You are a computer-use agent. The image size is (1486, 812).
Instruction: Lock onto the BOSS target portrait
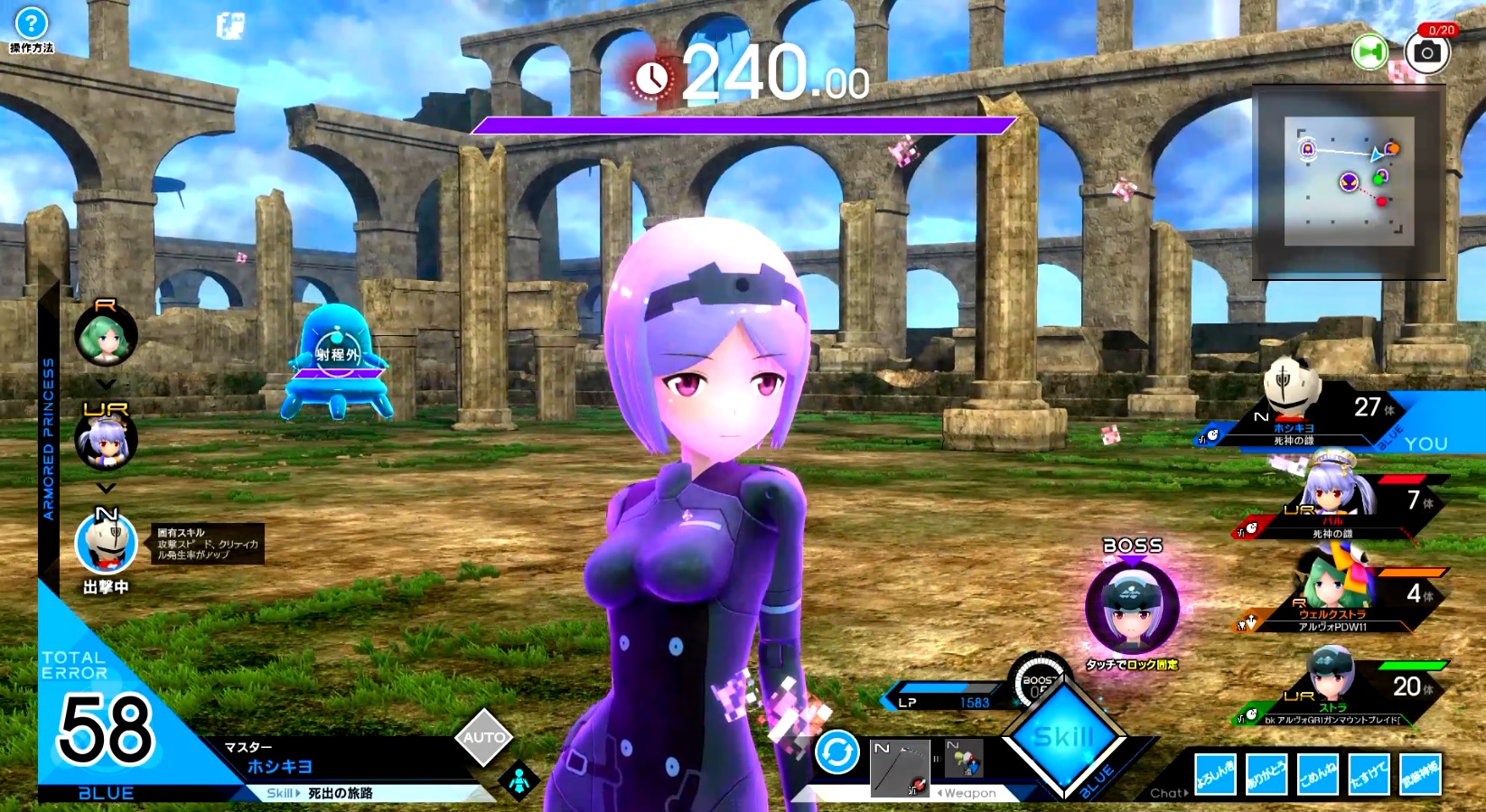click(x=1132, y=606)
